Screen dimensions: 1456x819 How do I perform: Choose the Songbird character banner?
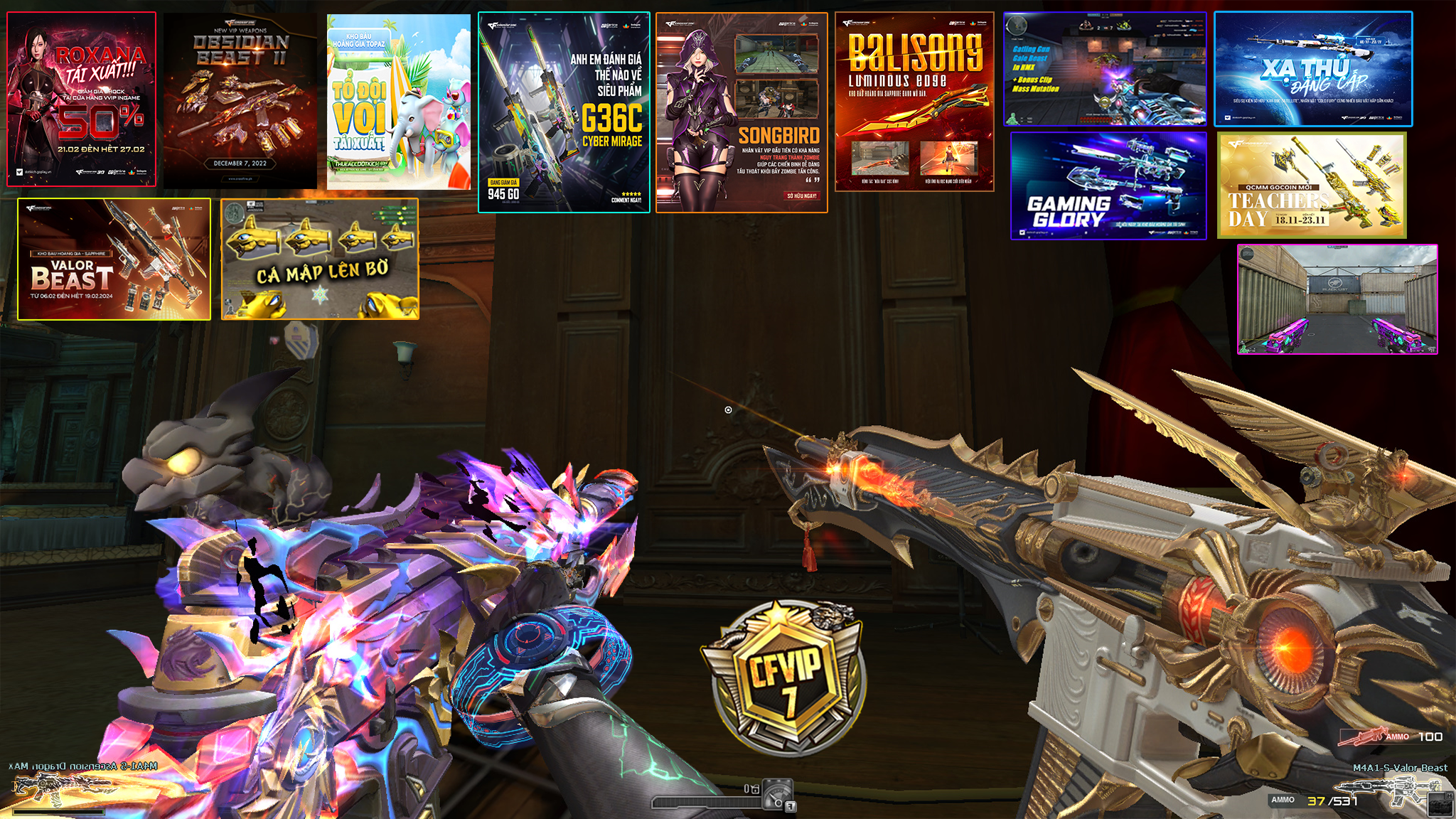[742, 112]
